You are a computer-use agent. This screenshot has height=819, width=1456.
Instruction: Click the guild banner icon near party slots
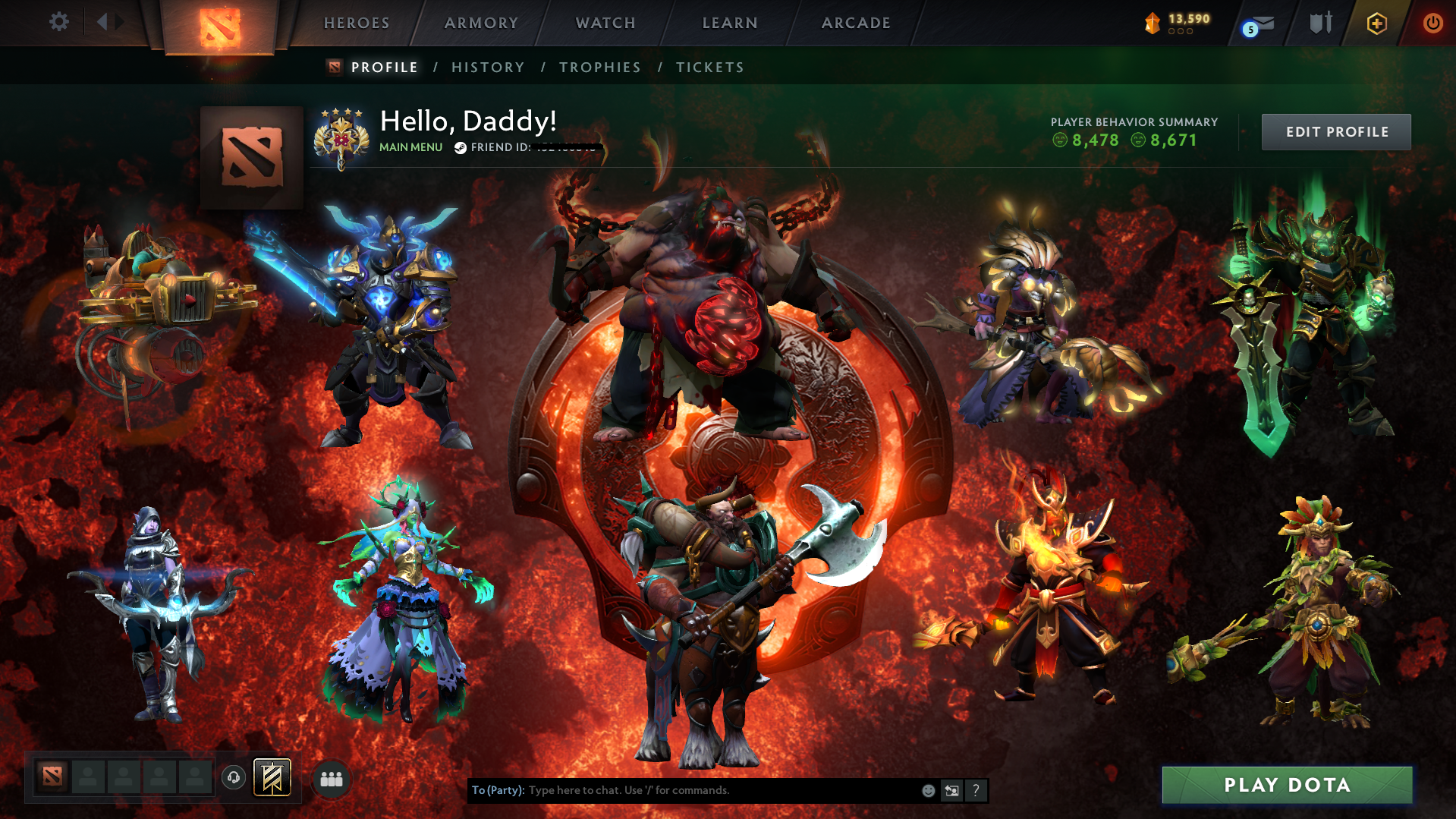click(271, 777)
